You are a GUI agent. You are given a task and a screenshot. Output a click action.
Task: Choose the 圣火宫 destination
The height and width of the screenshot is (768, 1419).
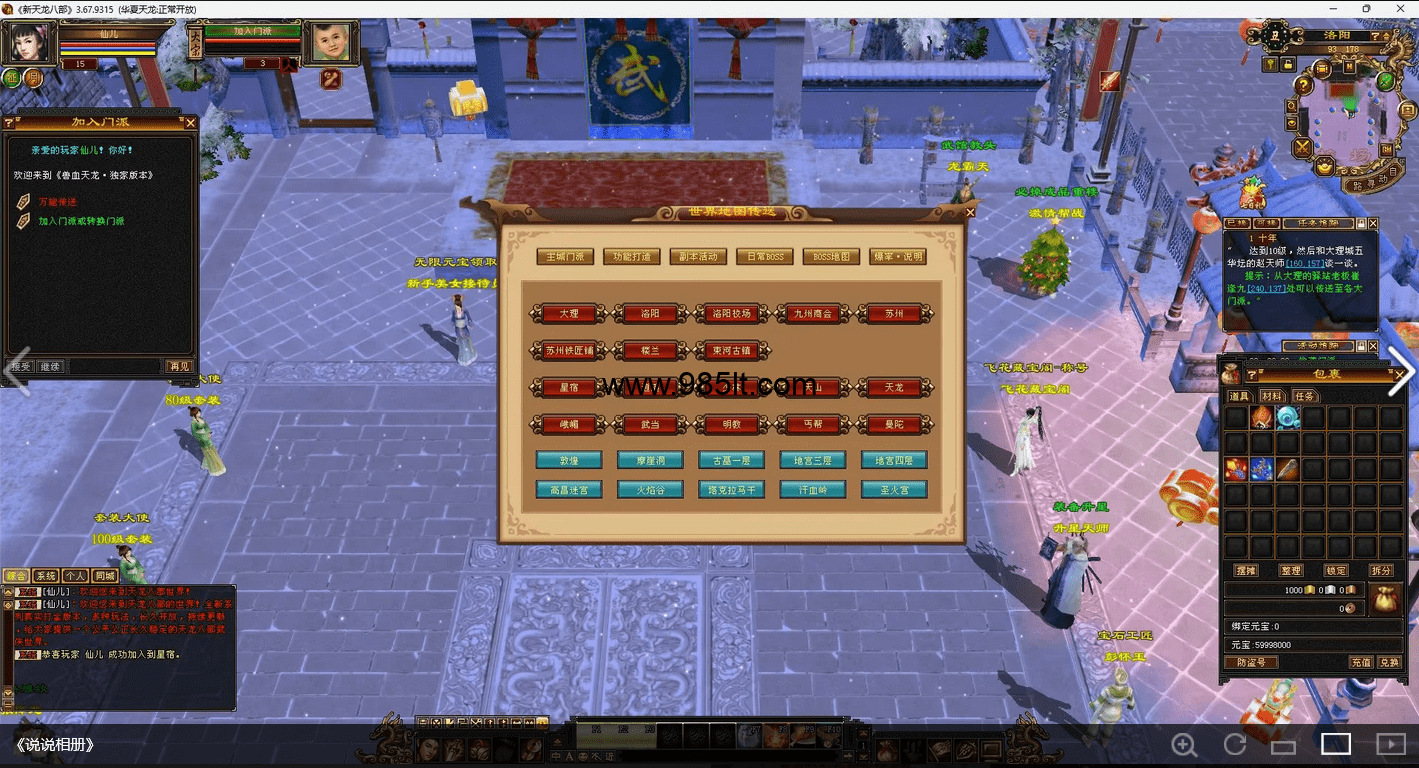pos(894,490)
